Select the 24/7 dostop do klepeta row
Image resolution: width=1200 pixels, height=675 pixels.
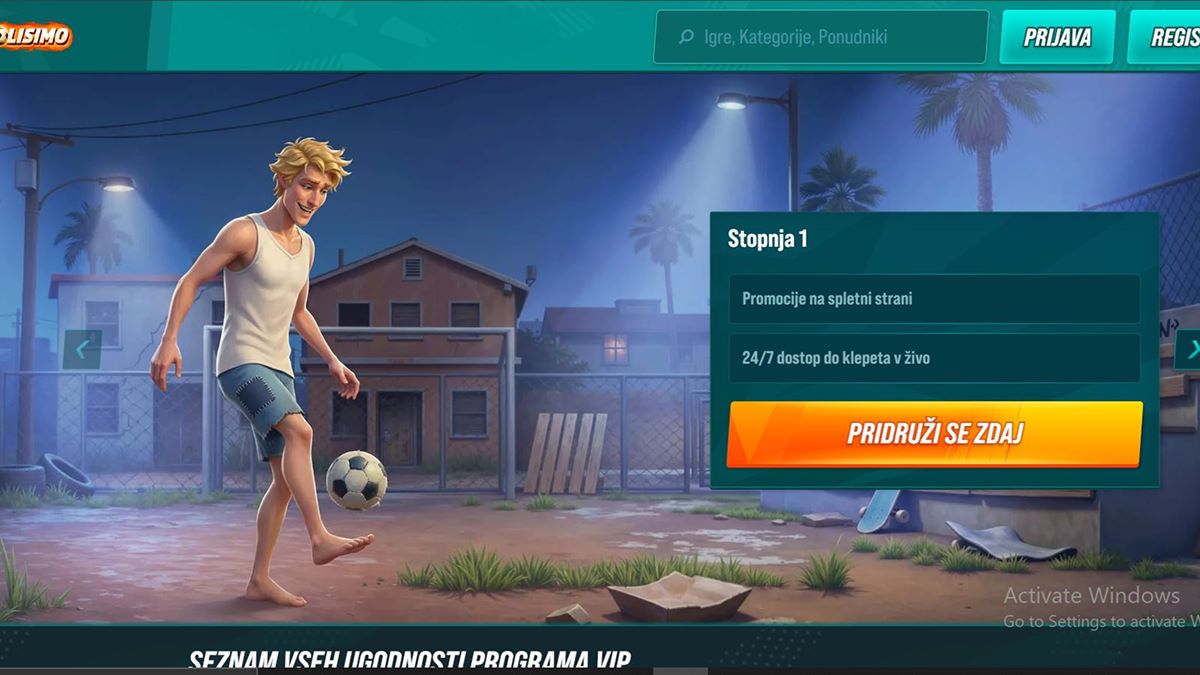934,358
